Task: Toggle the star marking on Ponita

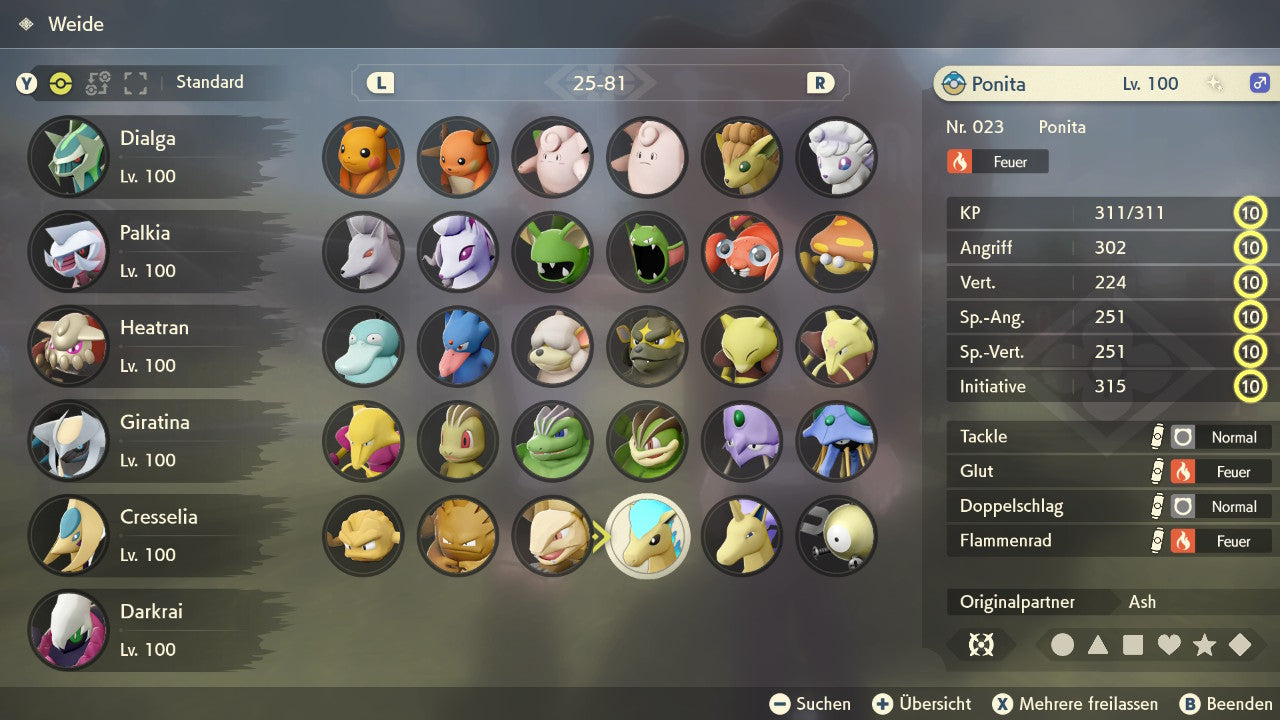Action: coord(1204,645)
